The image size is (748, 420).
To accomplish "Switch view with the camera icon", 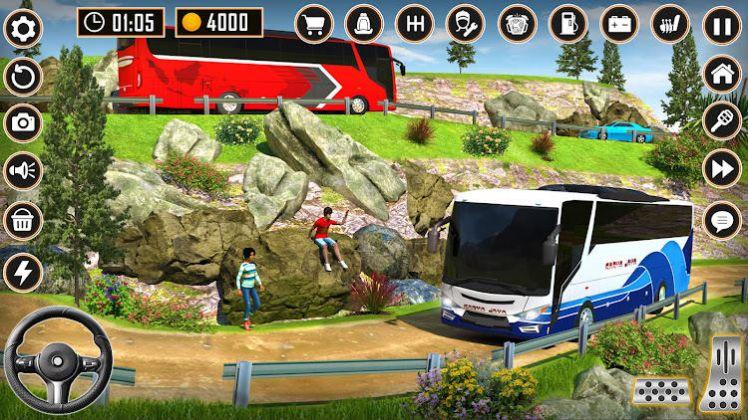I will (x=22, y=123).
